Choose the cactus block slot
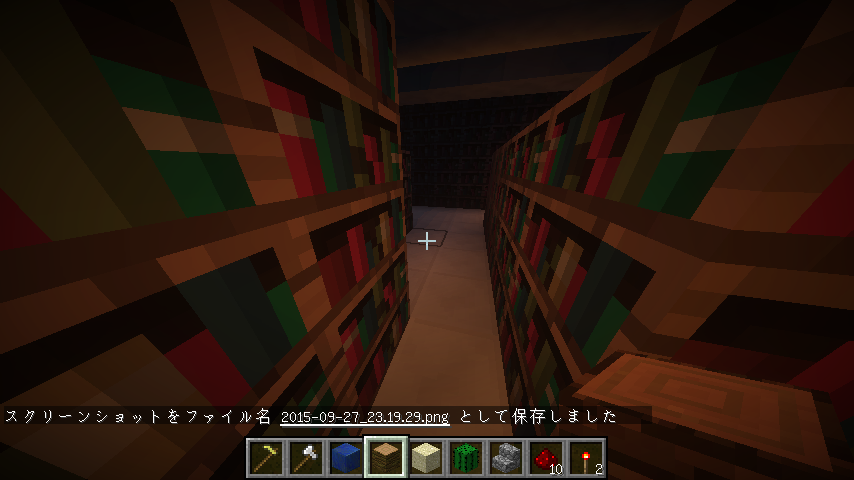 [466, 458]
